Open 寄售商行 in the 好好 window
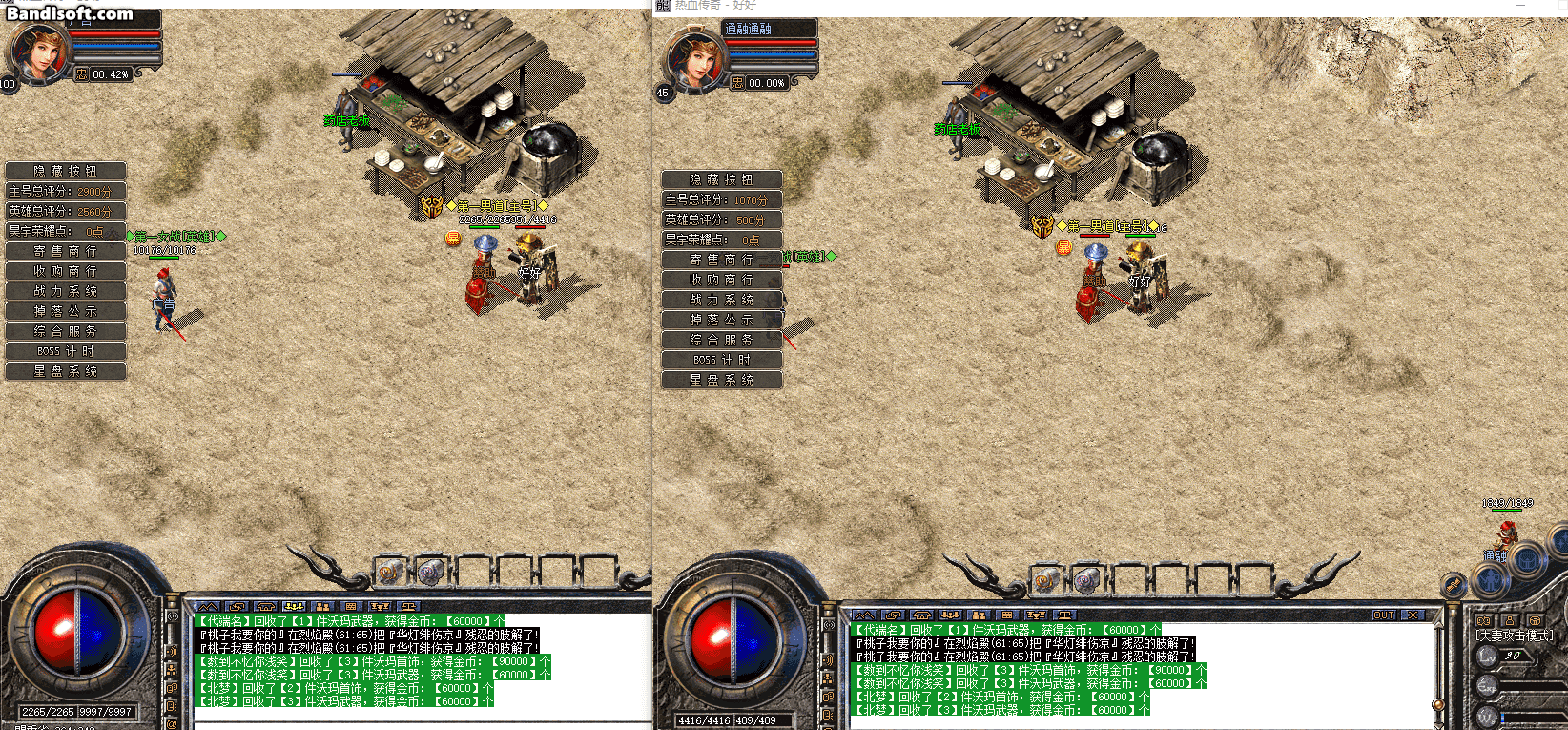Image resolution: width=1568 pixels, height=730 pixels. [721, 260]
